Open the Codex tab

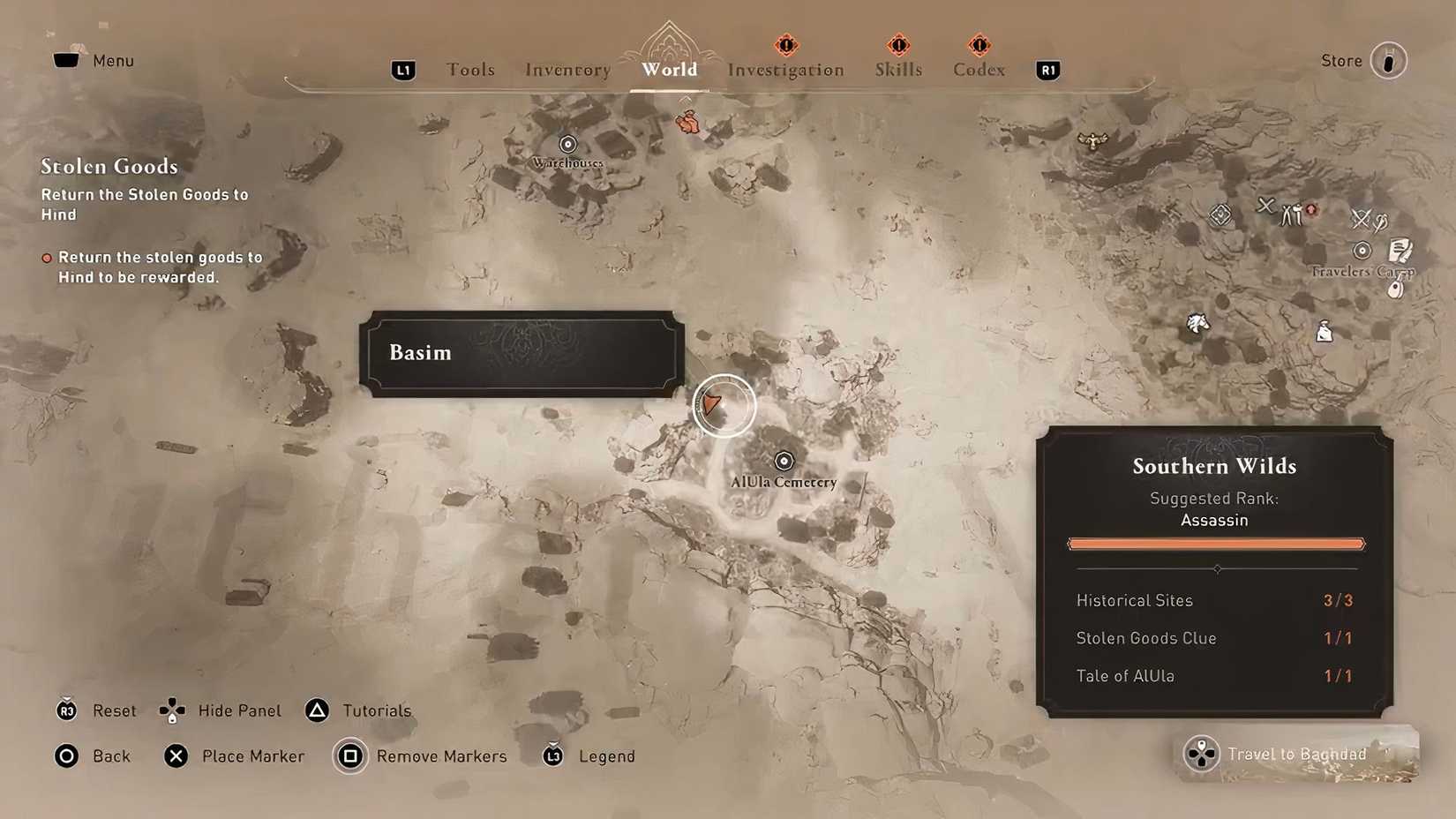coord(978,69)
